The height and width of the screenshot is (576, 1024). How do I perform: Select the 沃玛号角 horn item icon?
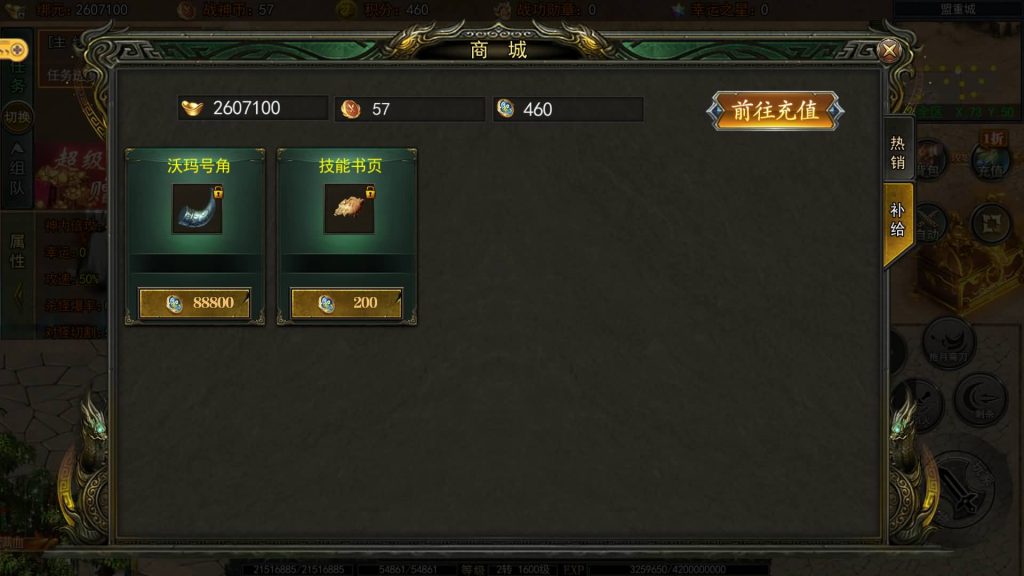click(x=197, y=208)
